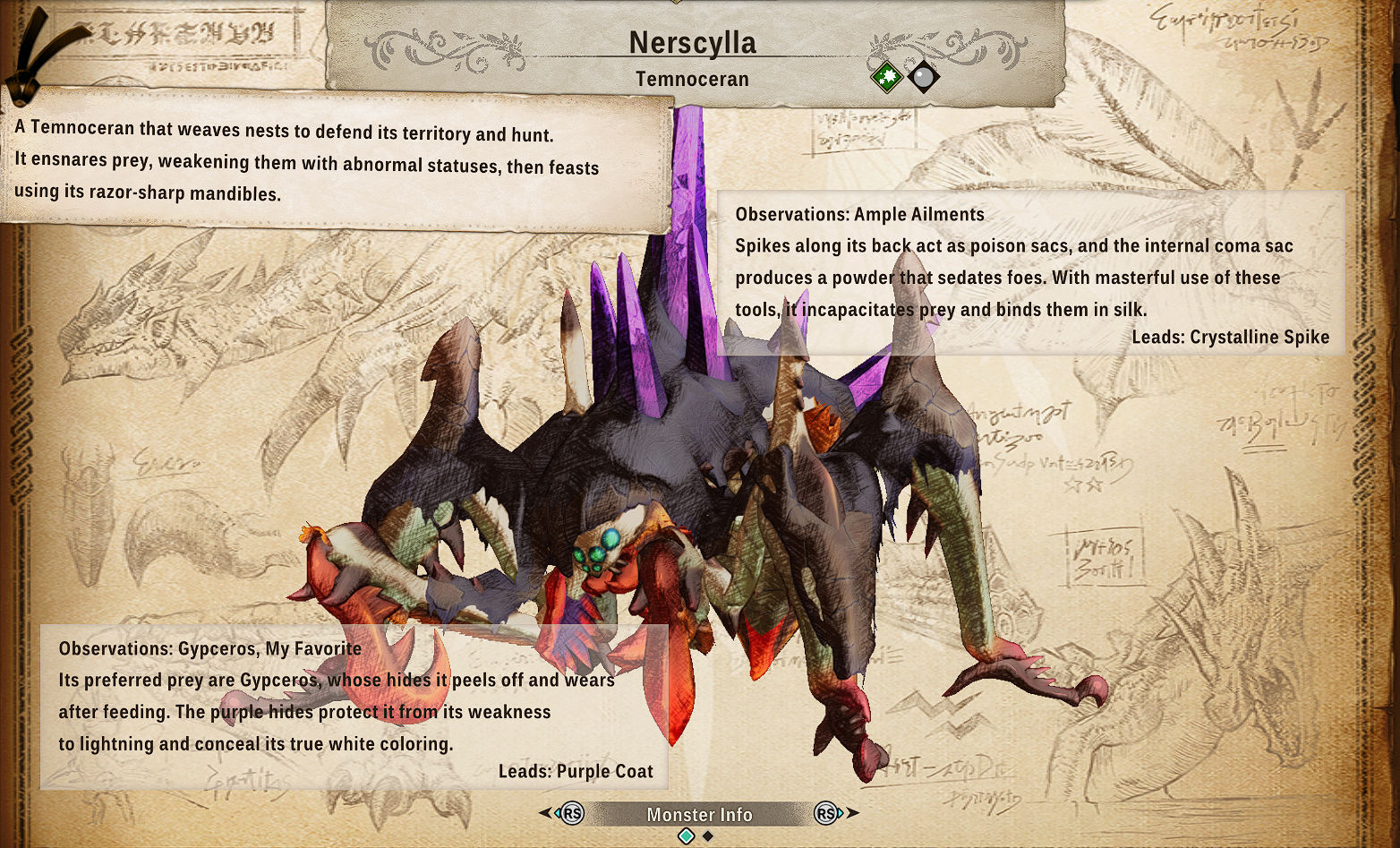The width and height of the screenshot is (1400, 848).
Task: Select the Nerscylla name header
Action: 692,43
